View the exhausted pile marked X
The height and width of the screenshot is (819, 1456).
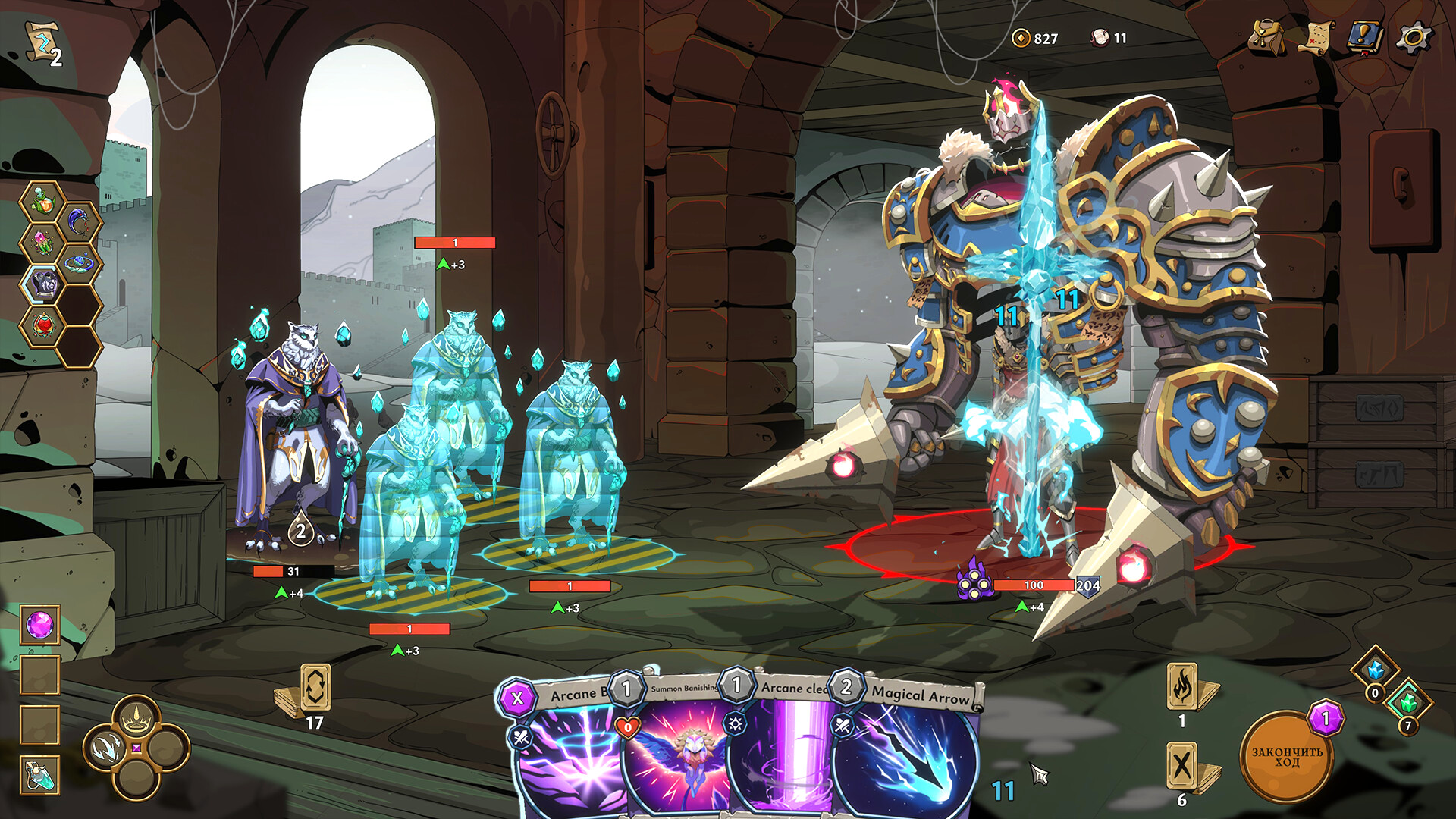point(1182,766)
